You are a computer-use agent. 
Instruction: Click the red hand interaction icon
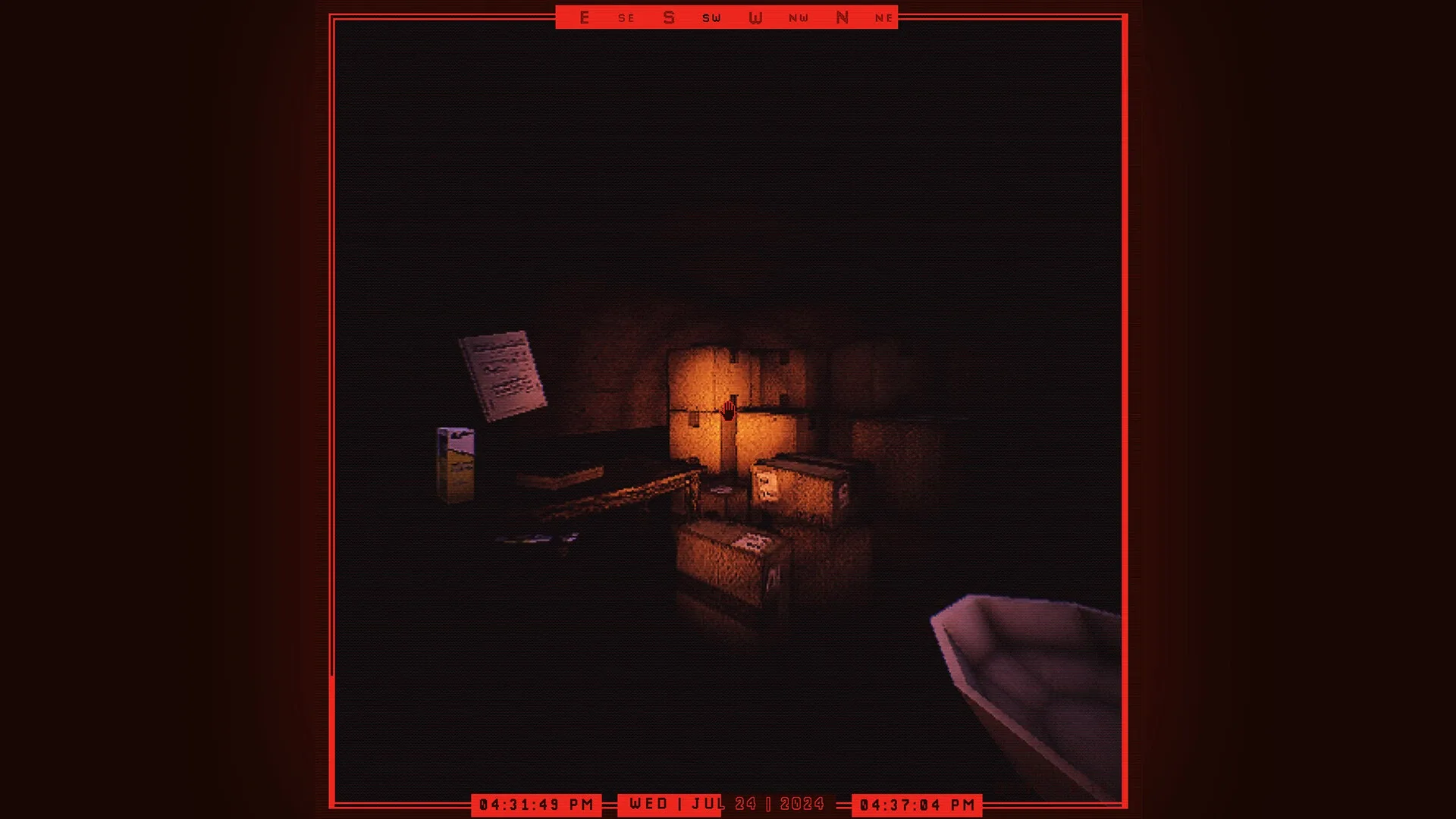(727, 410)
